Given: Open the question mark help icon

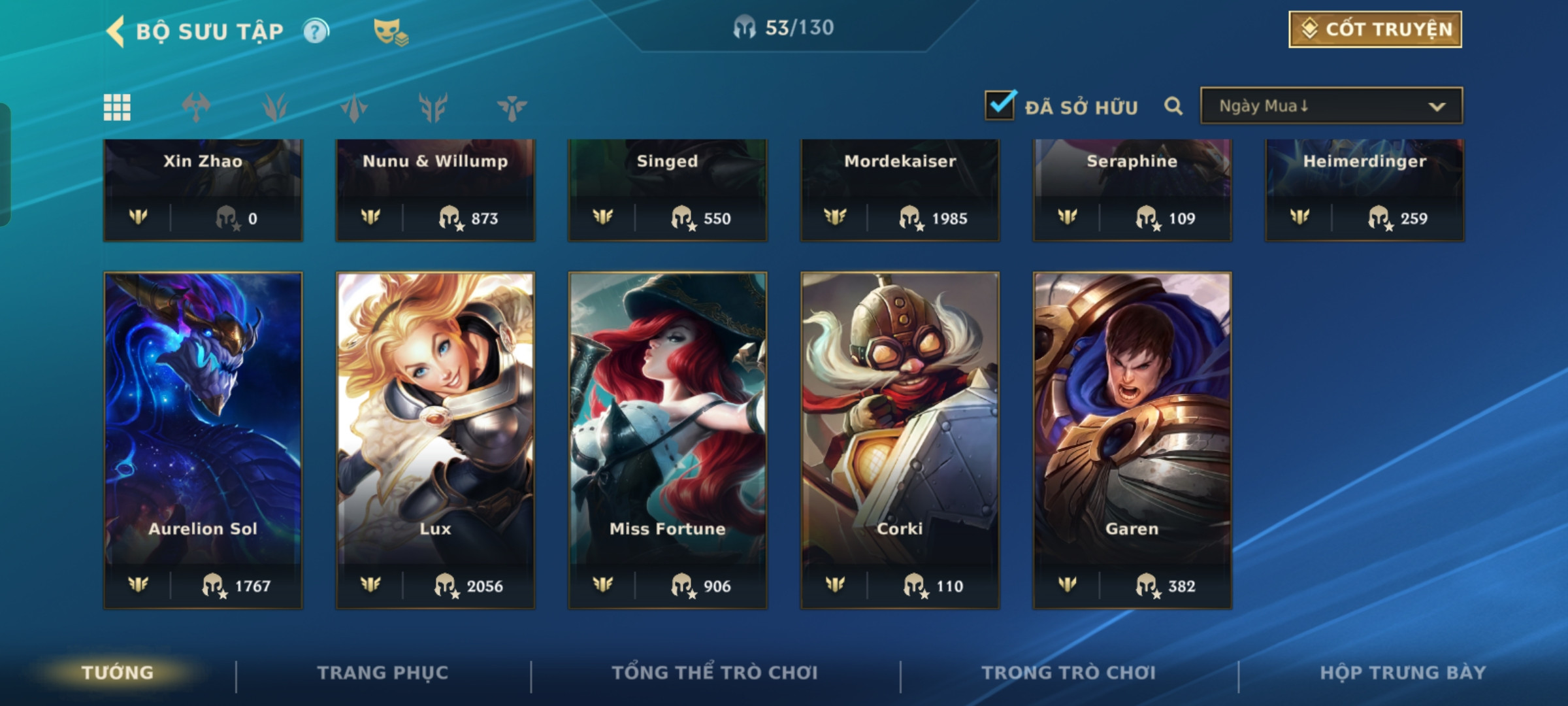Looking at the screenshot, I should pyautogui.click(x=316, y=31).
